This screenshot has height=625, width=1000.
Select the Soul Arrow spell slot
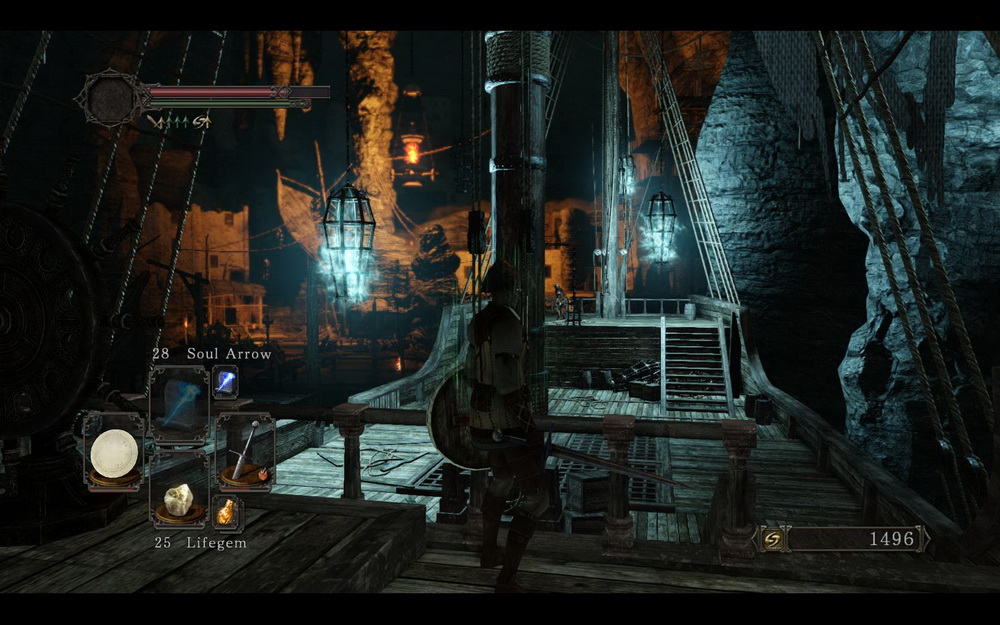[x=179, y=403]
